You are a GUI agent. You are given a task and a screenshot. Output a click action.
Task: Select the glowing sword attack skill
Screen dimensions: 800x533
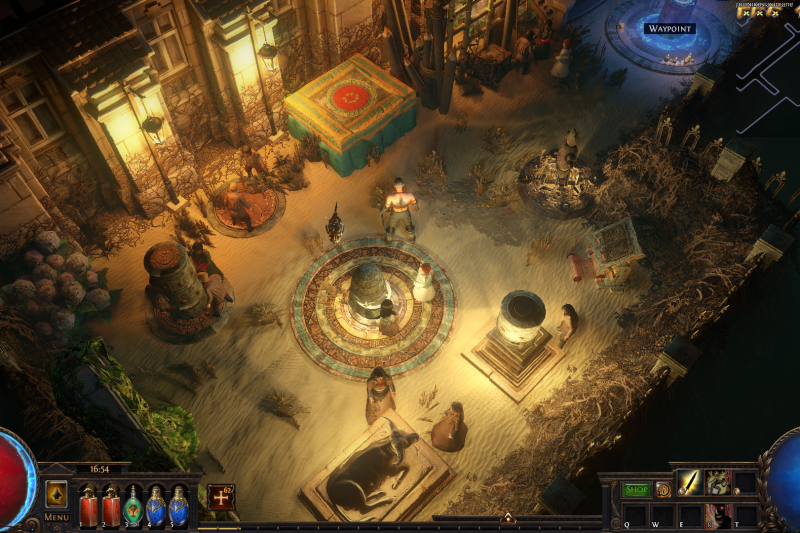coord(689,483)
